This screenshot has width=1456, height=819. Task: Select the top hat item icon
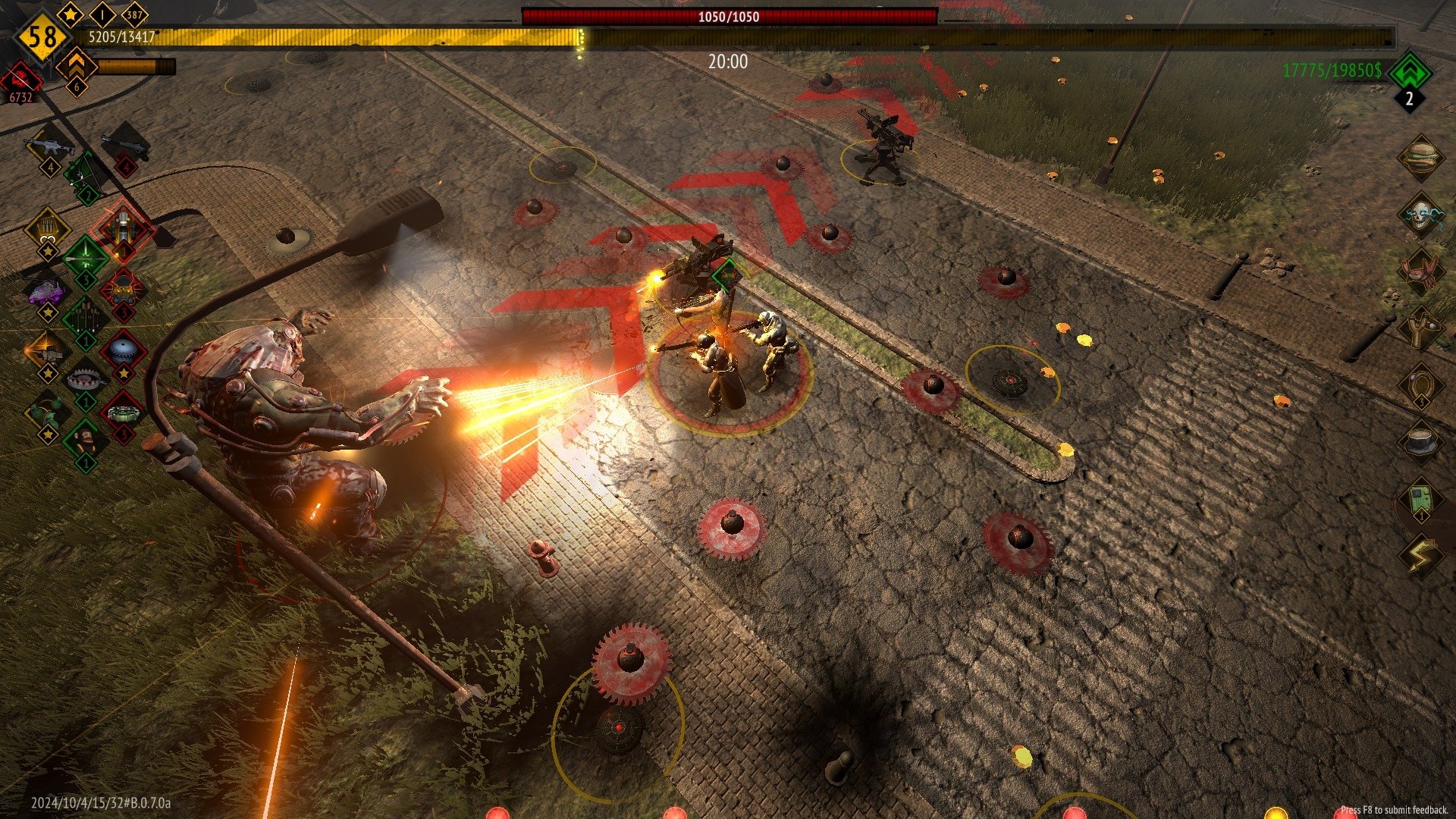(1420, 441)
